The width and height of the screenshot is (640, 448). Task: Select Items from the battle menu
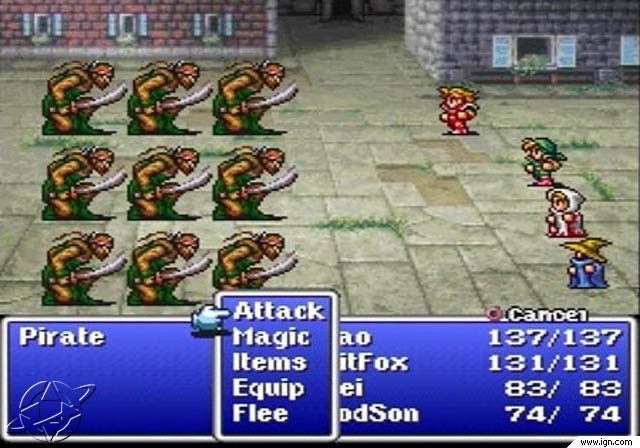(270, 362)
